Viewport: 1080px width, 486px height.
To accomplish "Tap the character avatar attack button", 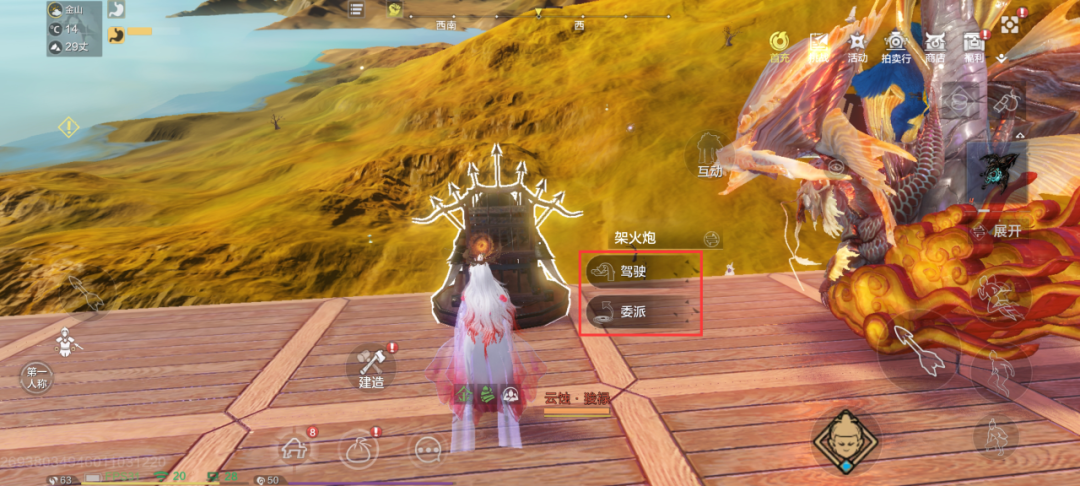I will [845, 440].
